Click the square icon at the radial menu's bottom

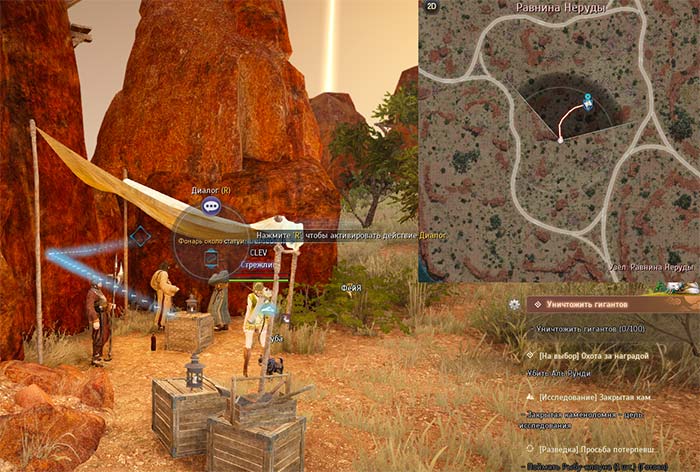click(x=211, y=259)
